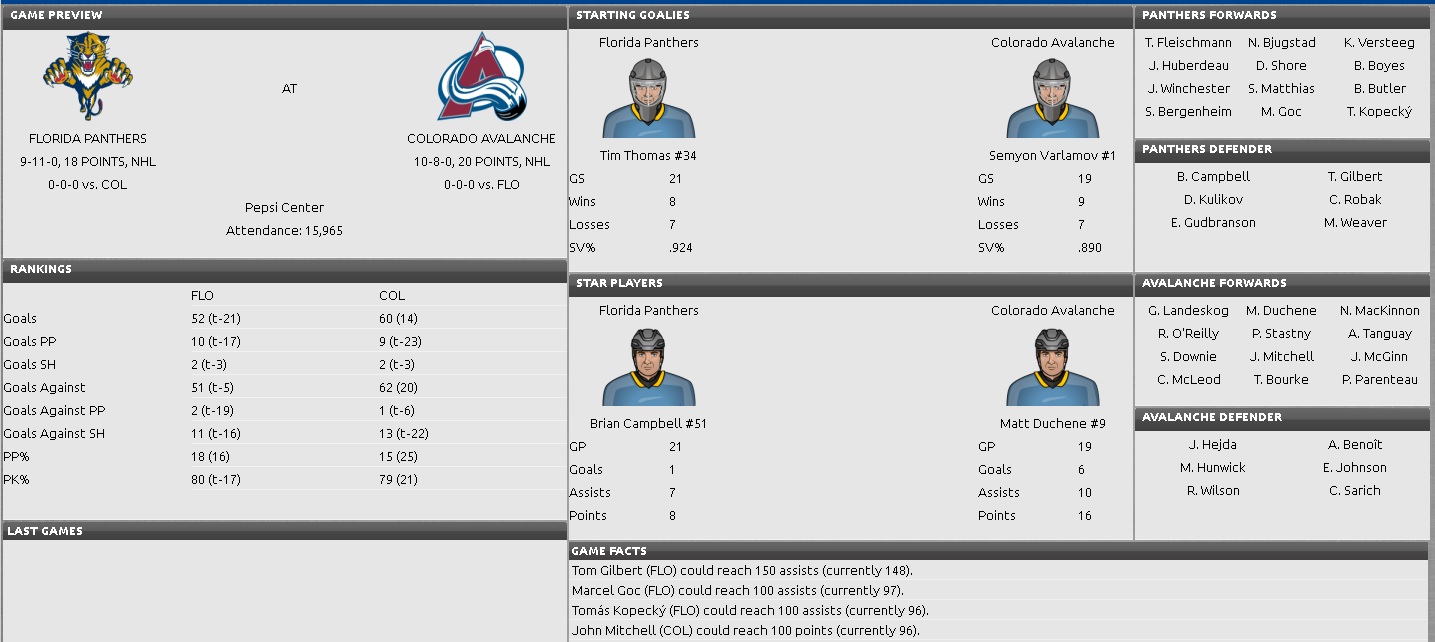Screen dimensions: 1435x642
Task: Select K. Versteeg in forwards list
Action: pos(1378,43)
